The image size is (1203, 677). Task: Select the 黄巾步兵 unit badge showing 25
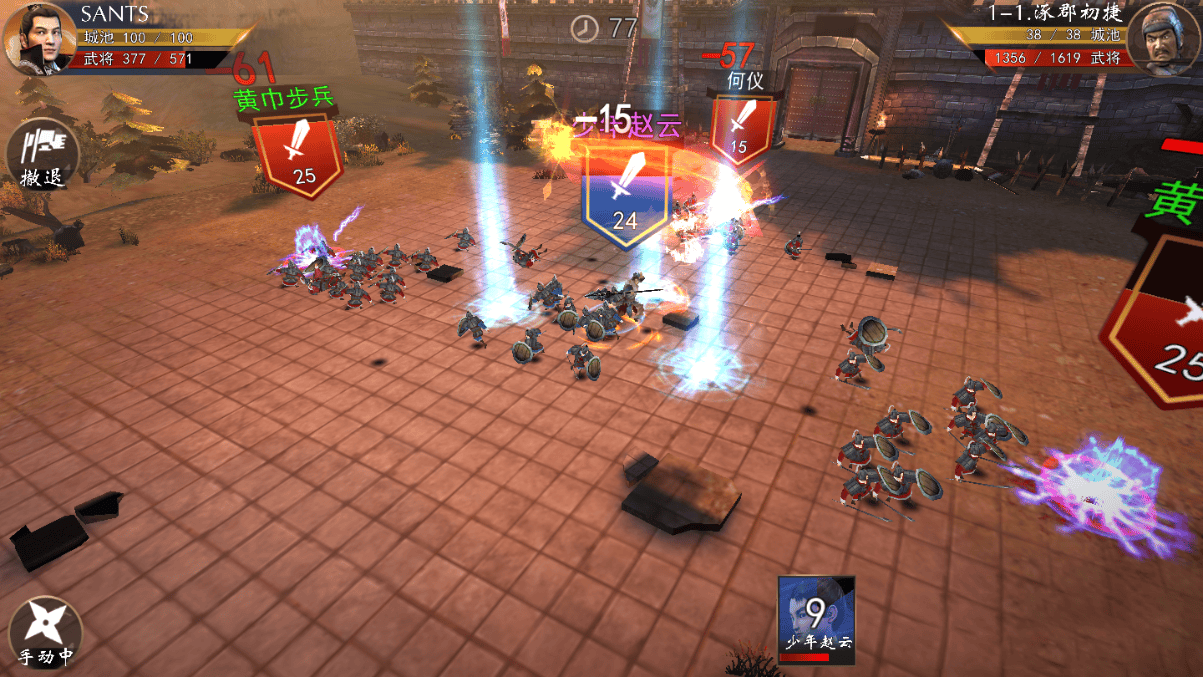pos(298,154)
